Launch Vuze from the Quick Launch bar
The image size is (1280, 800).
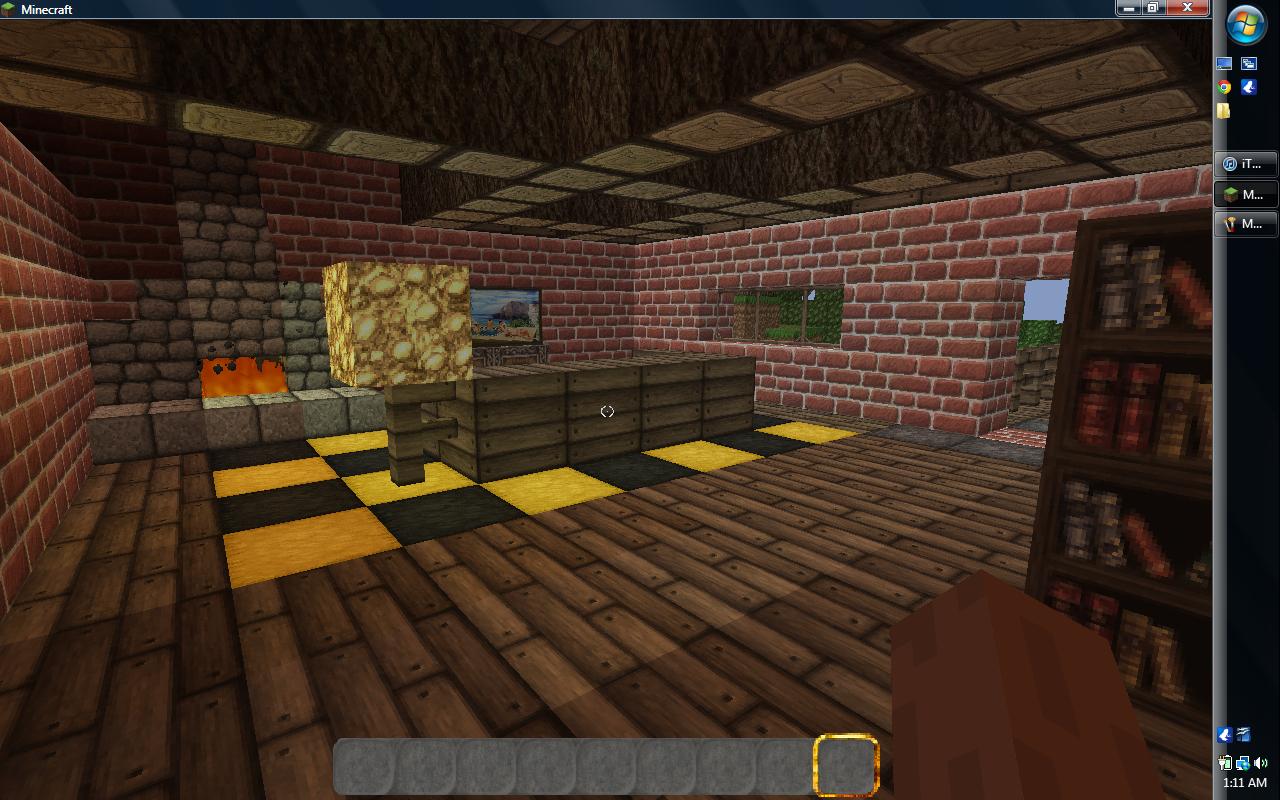[1248, 87]
